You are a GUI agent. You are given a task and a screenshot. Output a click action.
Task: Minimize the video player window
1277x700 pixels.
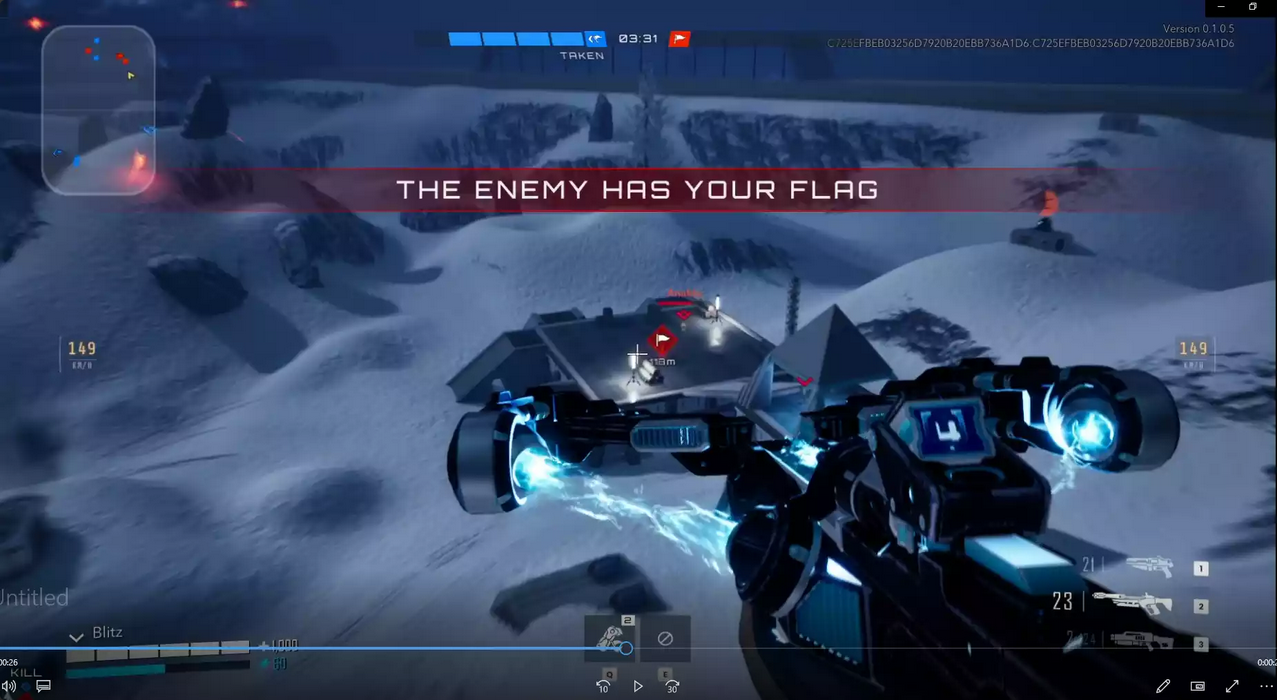[x=1221, y=7]
